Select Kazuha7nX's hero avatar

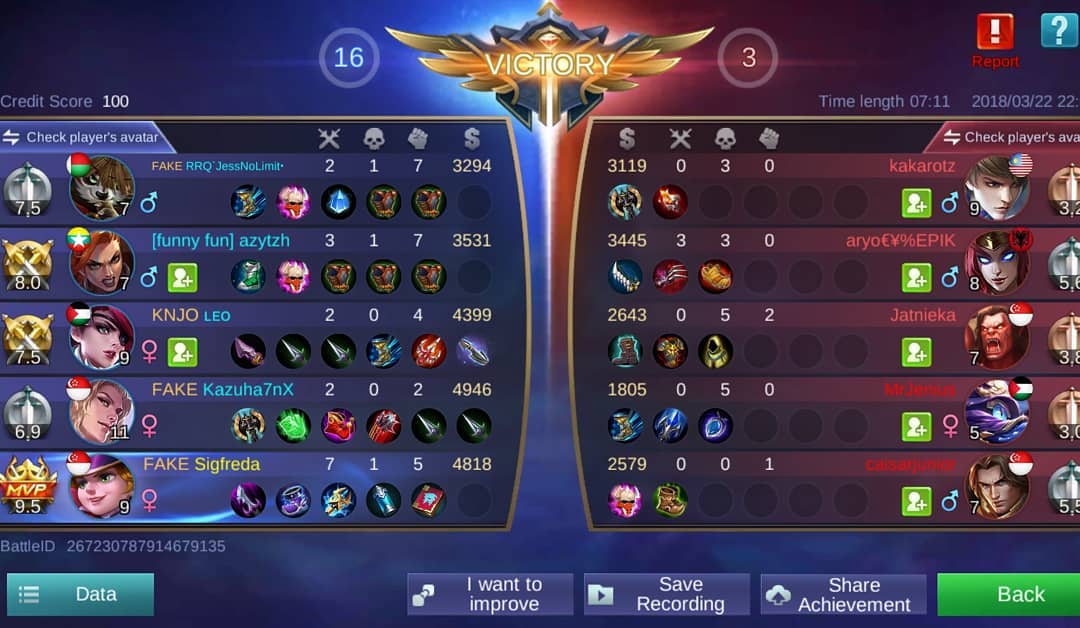[x=101, y=411]
